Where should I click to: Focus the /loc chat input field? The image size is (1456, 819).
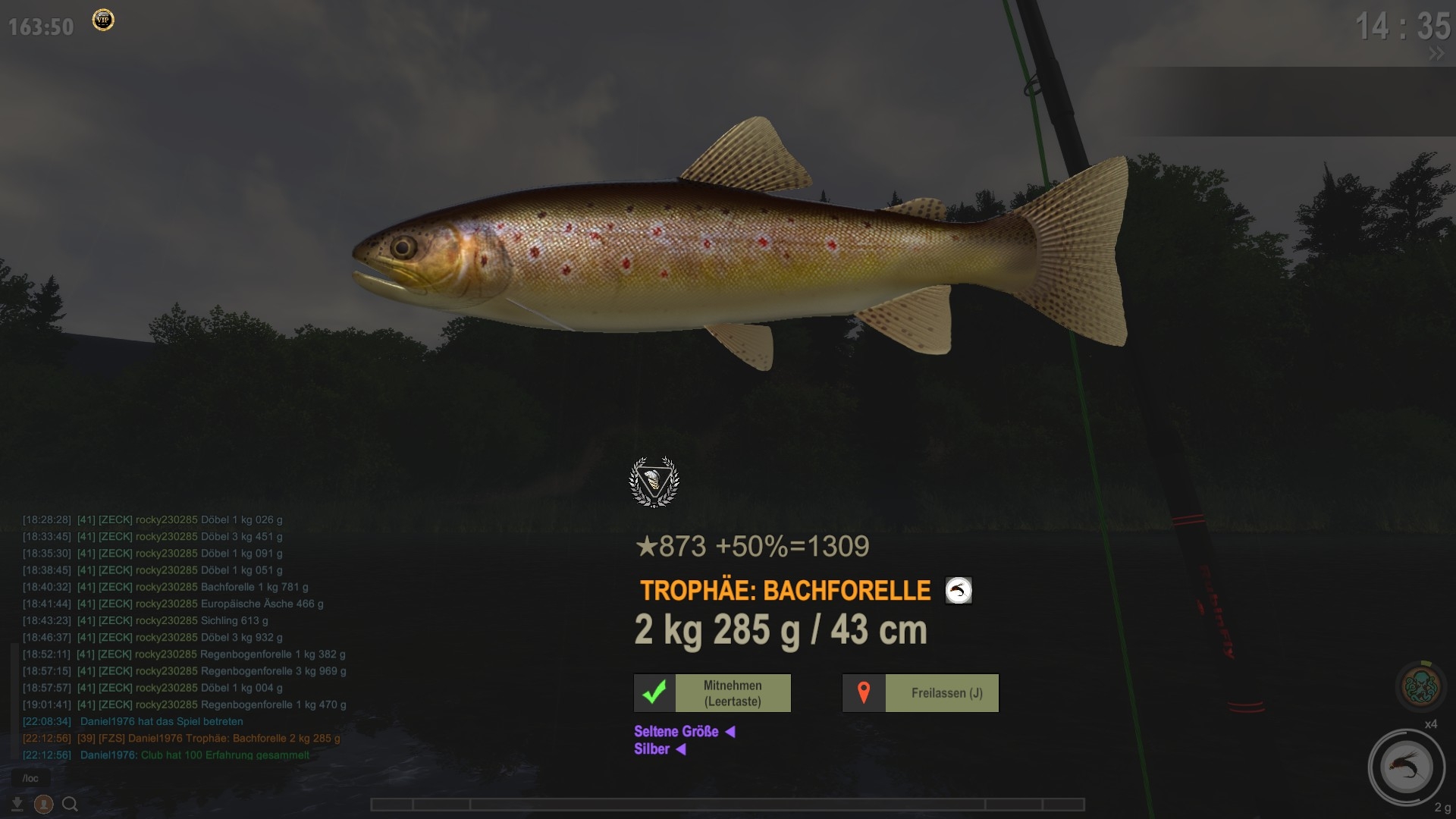click(31, 778)
